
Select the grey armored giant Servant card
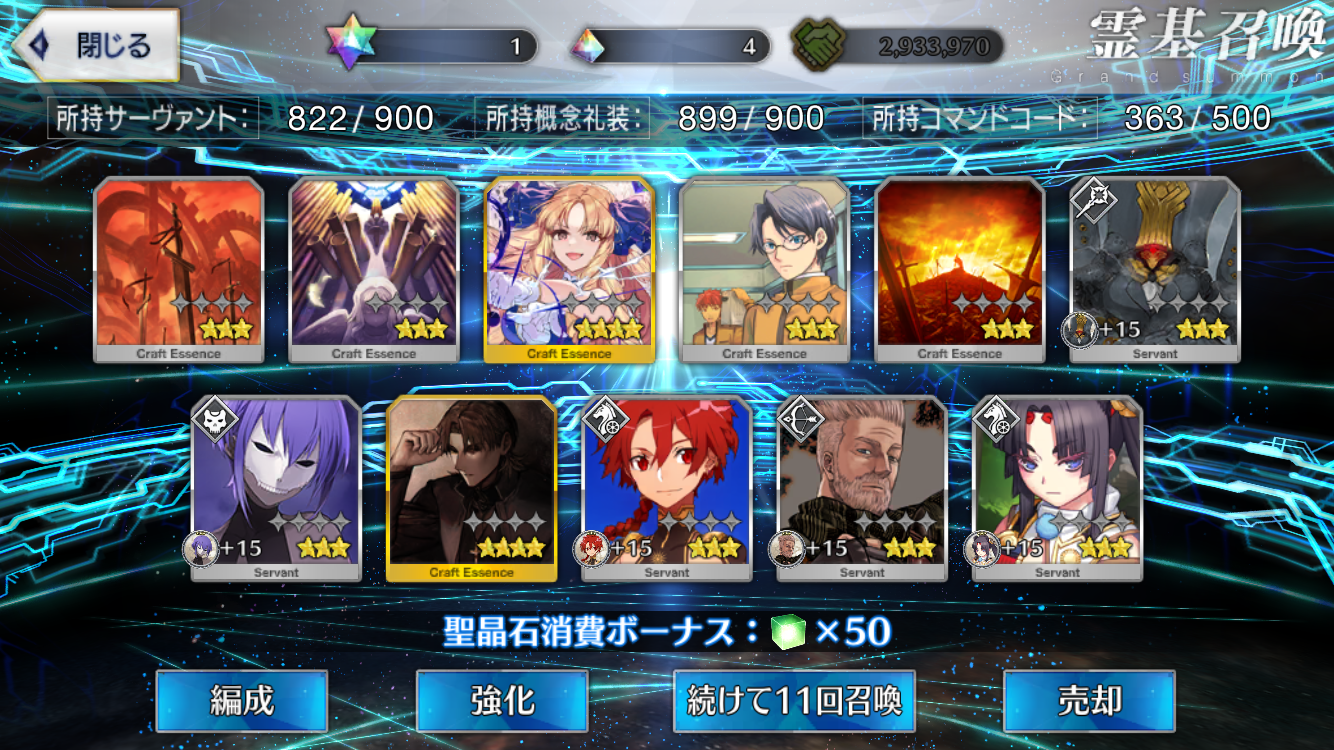coord(1155,268)
